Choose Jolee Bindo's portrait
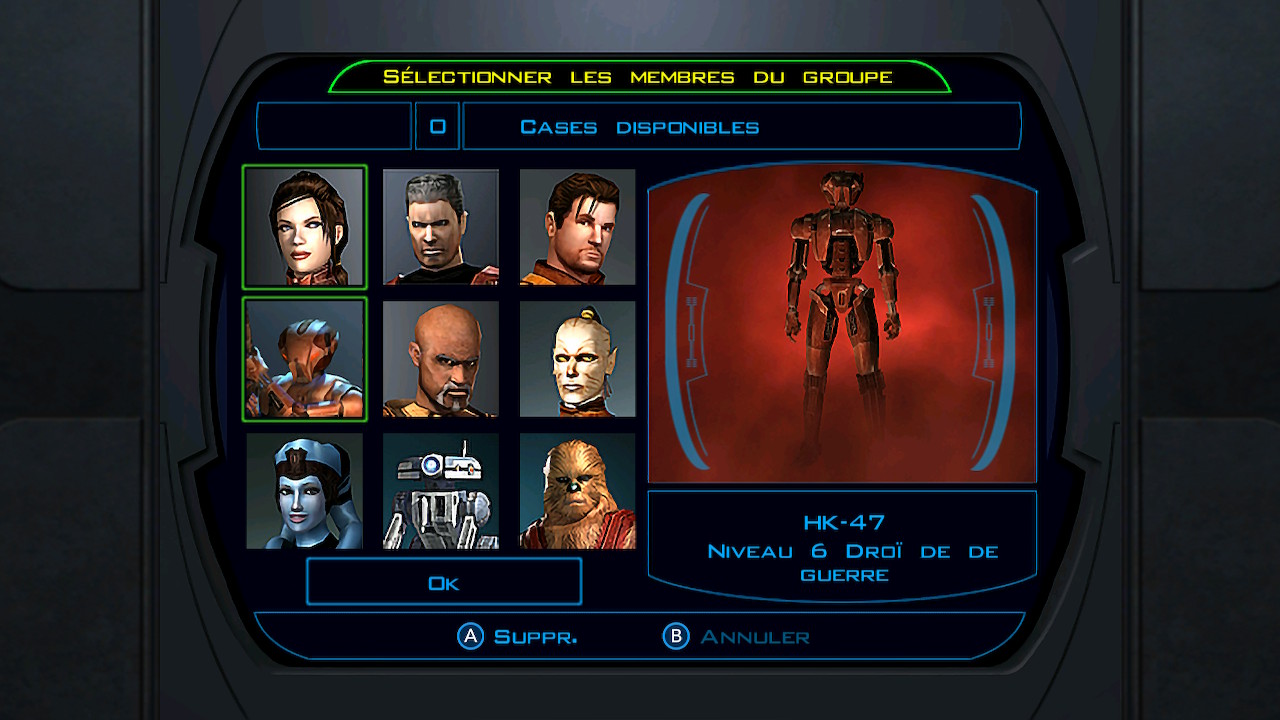This screenshot has width=1280, height=720. coord(440,359)
